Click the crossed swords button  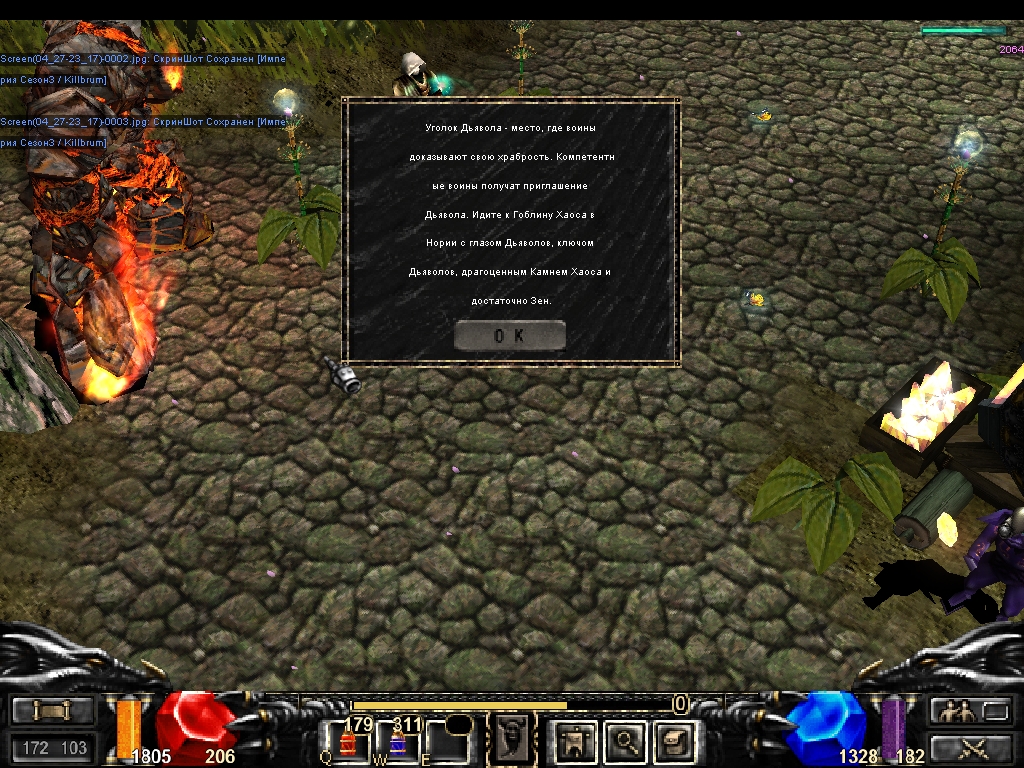point(970,747)
